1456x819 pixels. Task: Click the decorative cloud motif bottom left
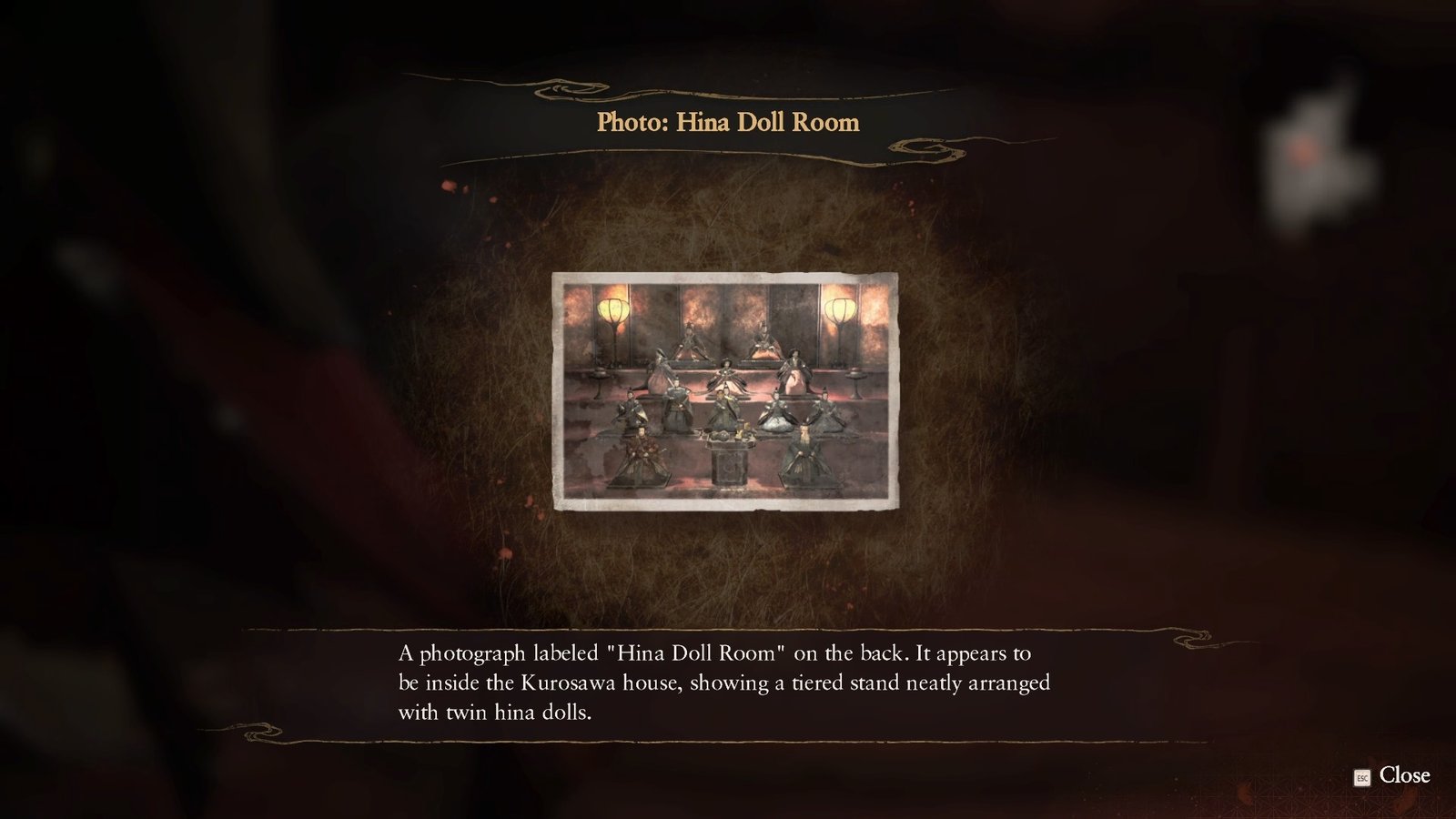pos(258,728)
